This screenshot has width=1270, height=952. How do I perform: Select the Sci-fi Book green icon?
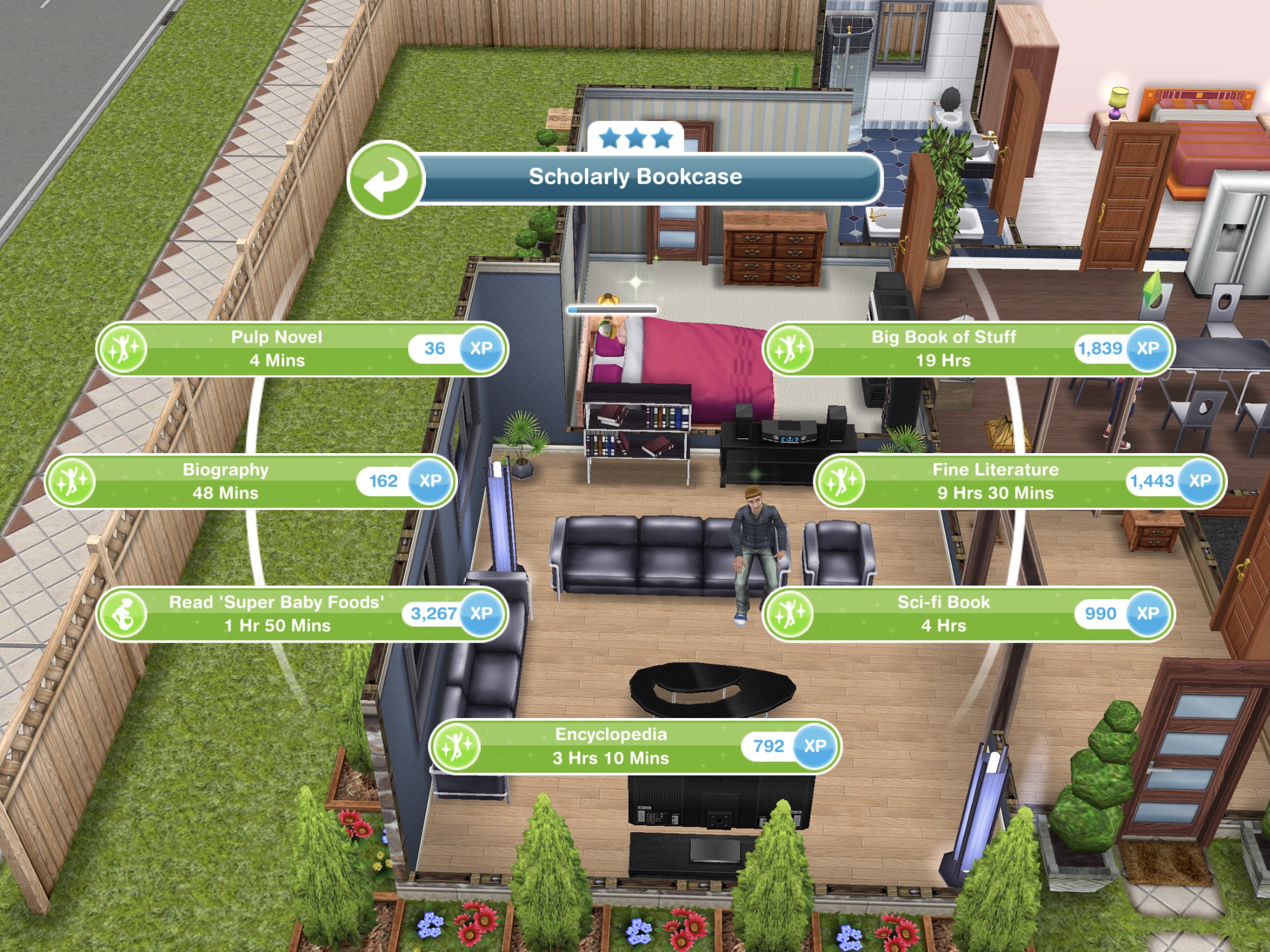[789, 614]
